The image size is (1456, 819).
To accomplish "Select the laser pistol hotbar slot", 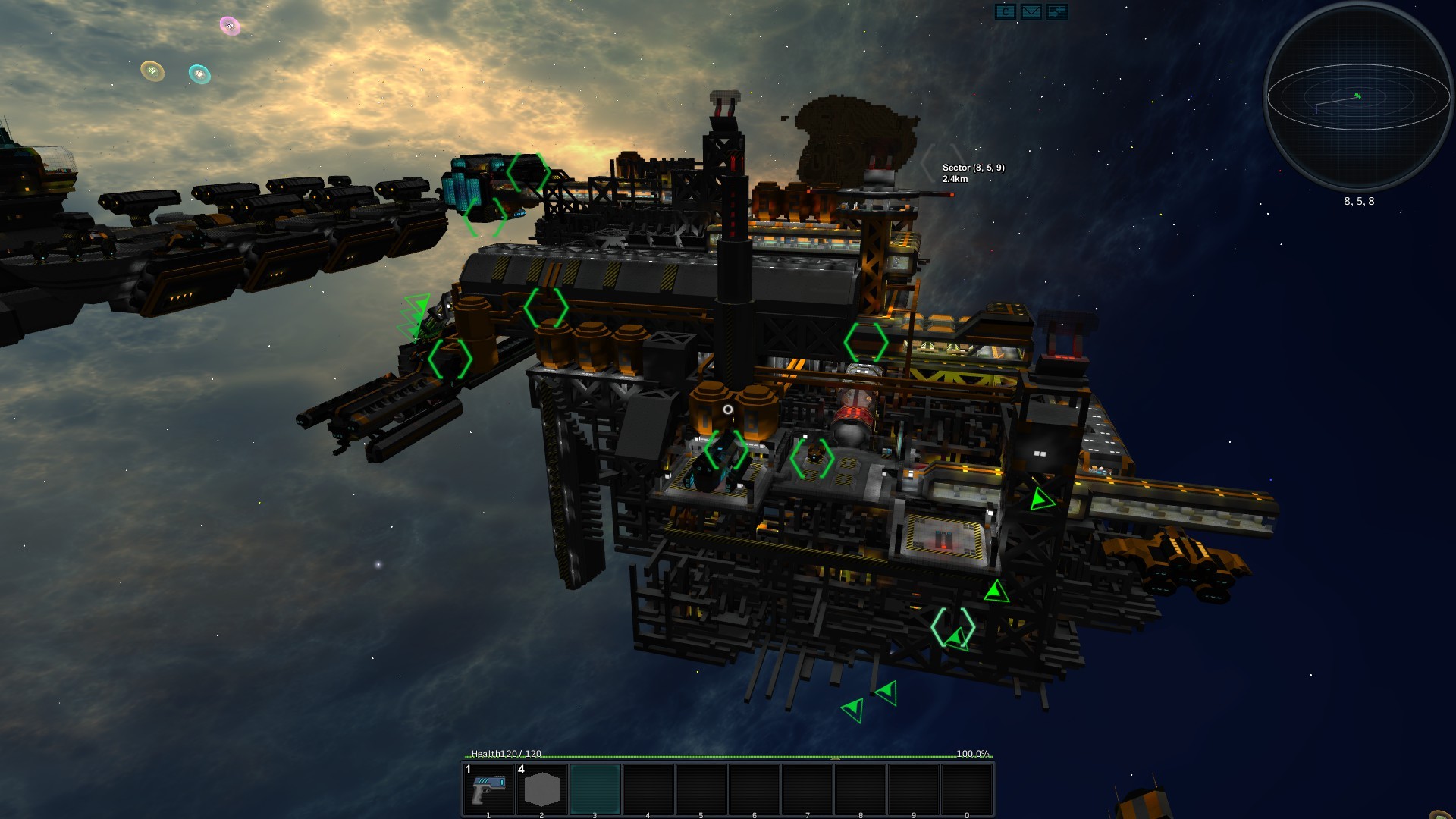I will 489,789.
